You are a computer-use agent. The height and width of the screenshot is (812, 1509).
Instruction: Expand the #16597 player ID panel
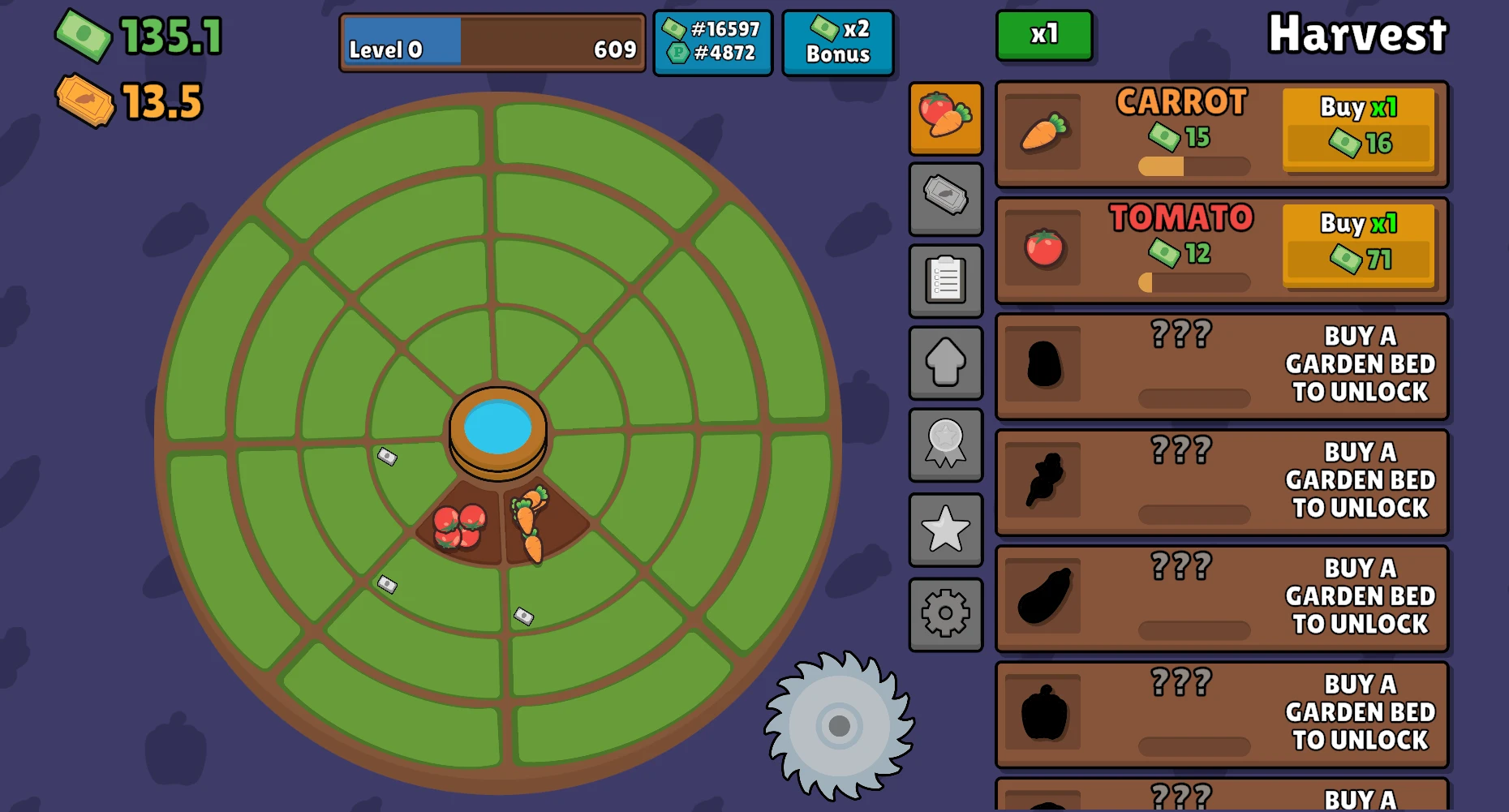713,41
